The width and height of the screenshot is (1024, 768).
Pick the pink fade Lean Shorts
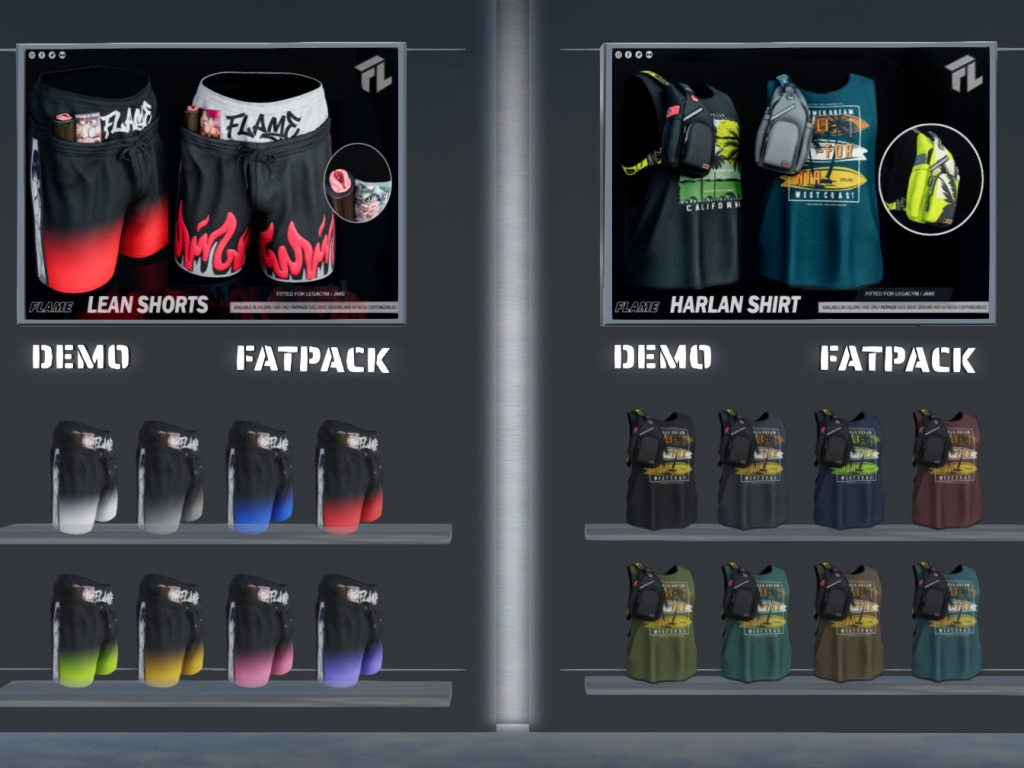pos(259,629)
